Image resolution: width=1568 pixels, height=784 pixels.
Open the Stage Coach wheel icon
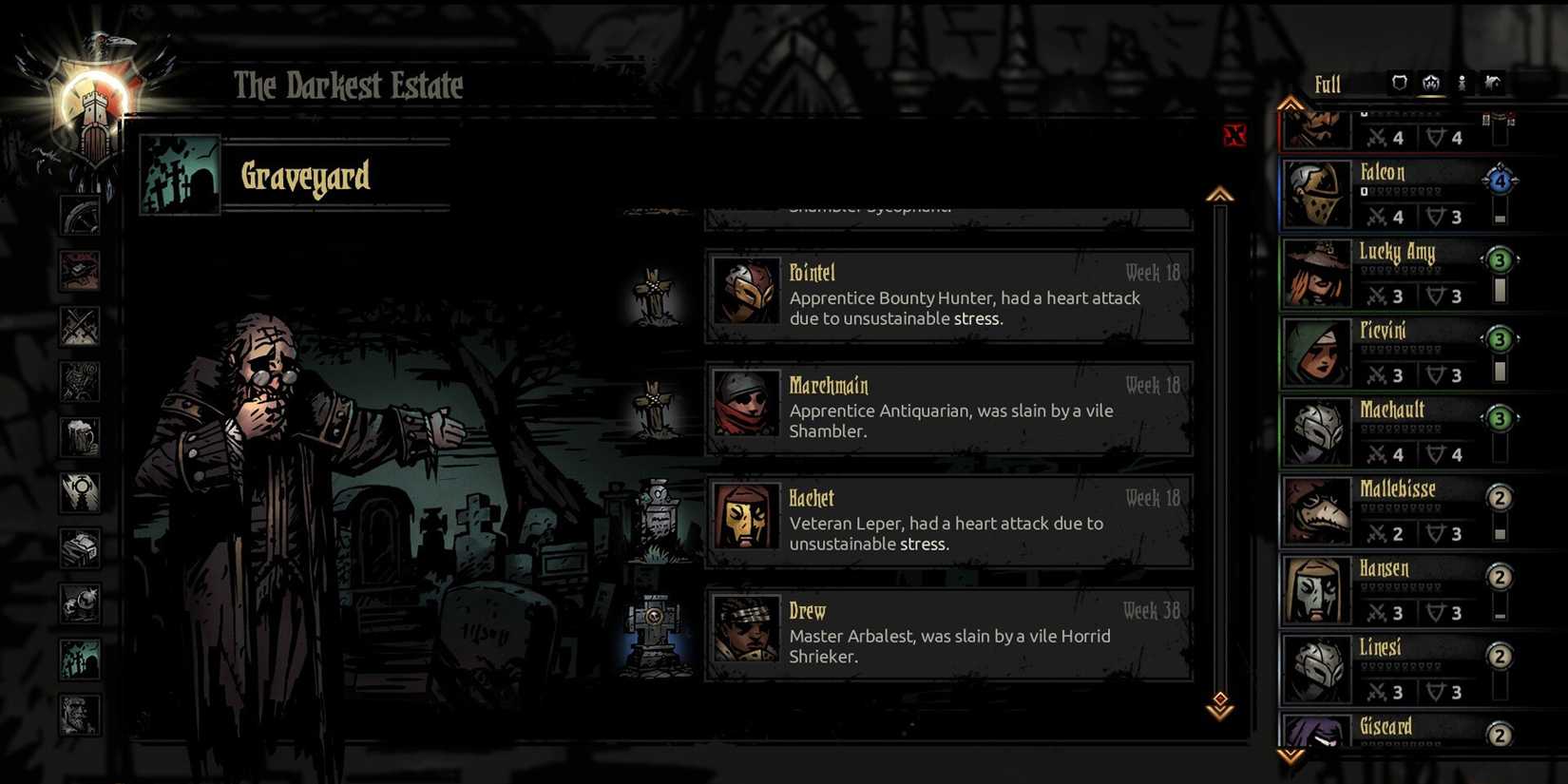coord(81,214)
